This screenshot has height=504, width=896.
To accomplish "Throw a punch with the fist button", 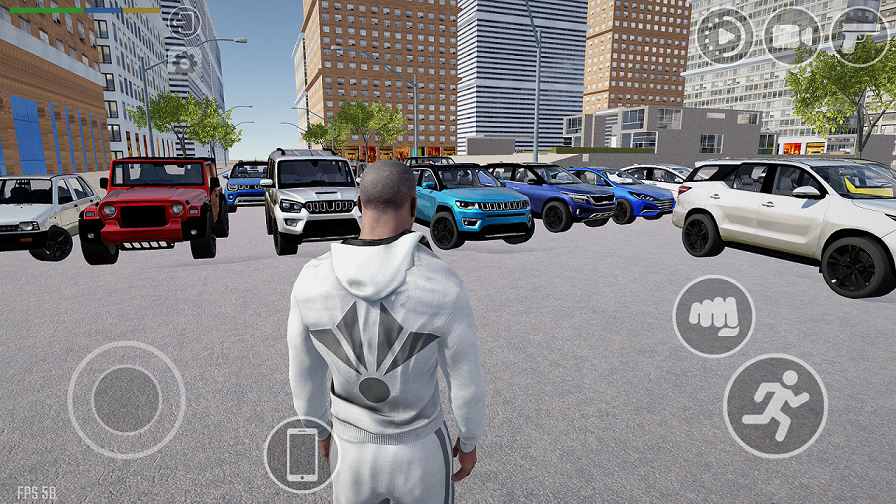I will [x=713, y=316].
